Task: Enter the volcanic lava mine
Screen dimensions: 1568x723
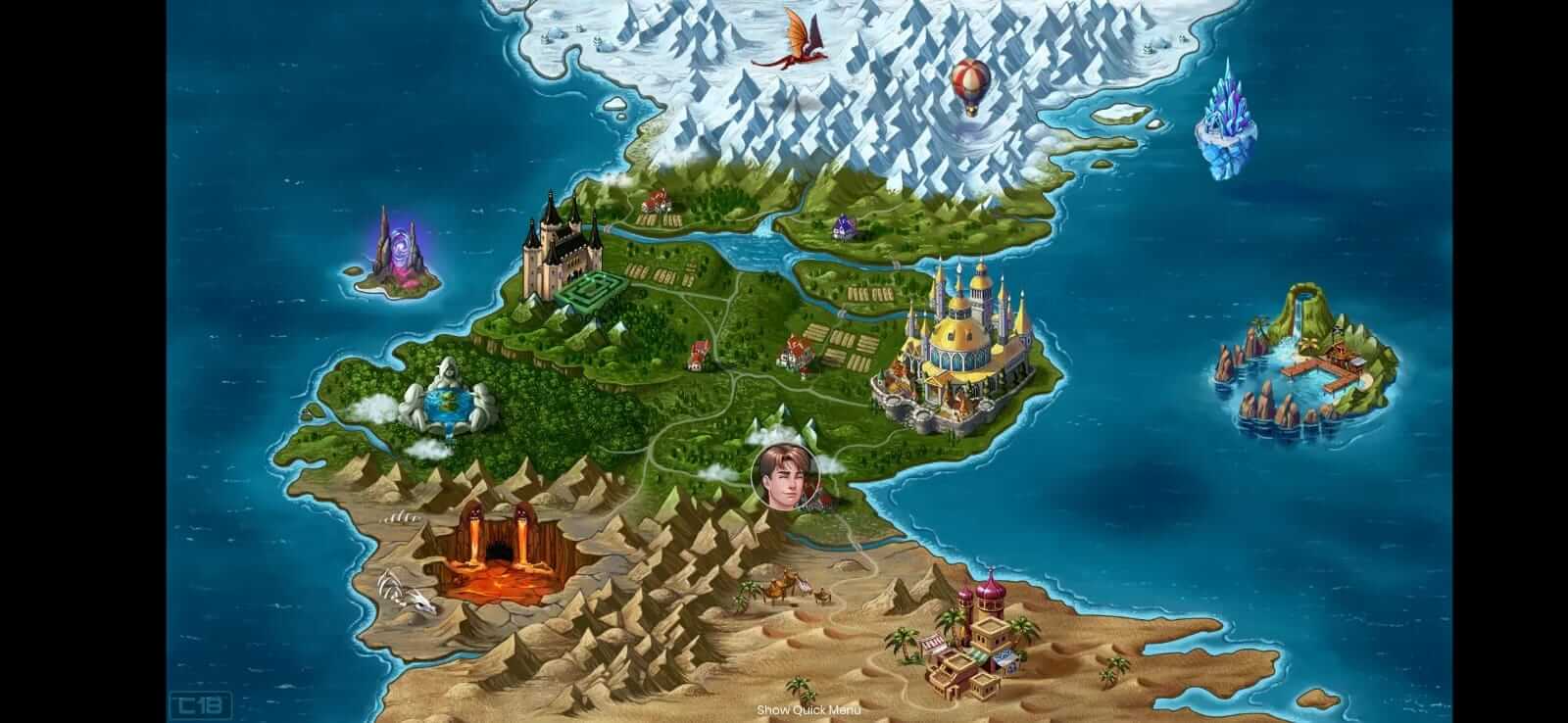Action: (x=500, y=549)
